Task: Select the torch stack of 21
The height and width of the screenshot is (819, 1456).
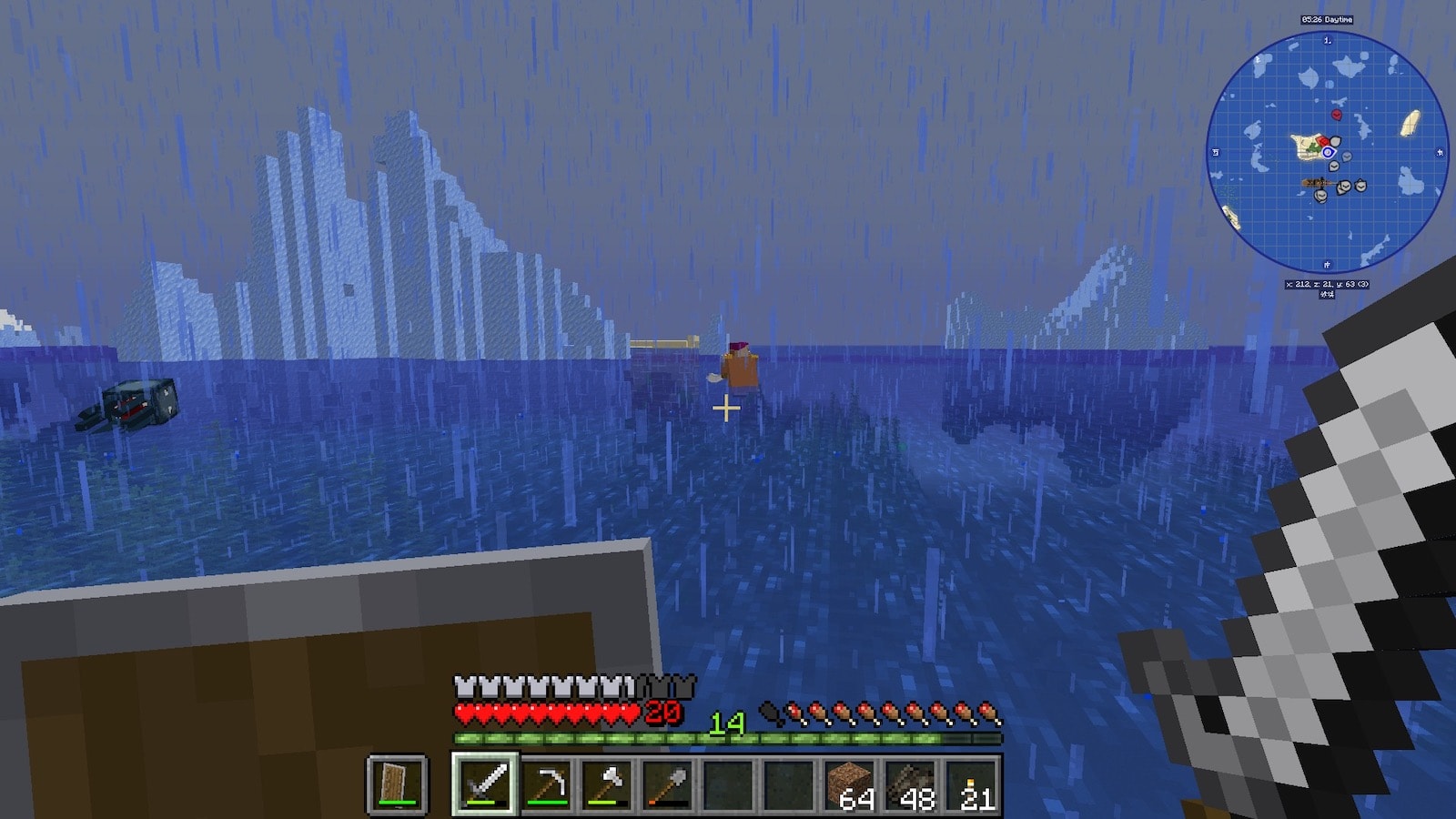Action: pyautogui.click(x=972, y=784)
